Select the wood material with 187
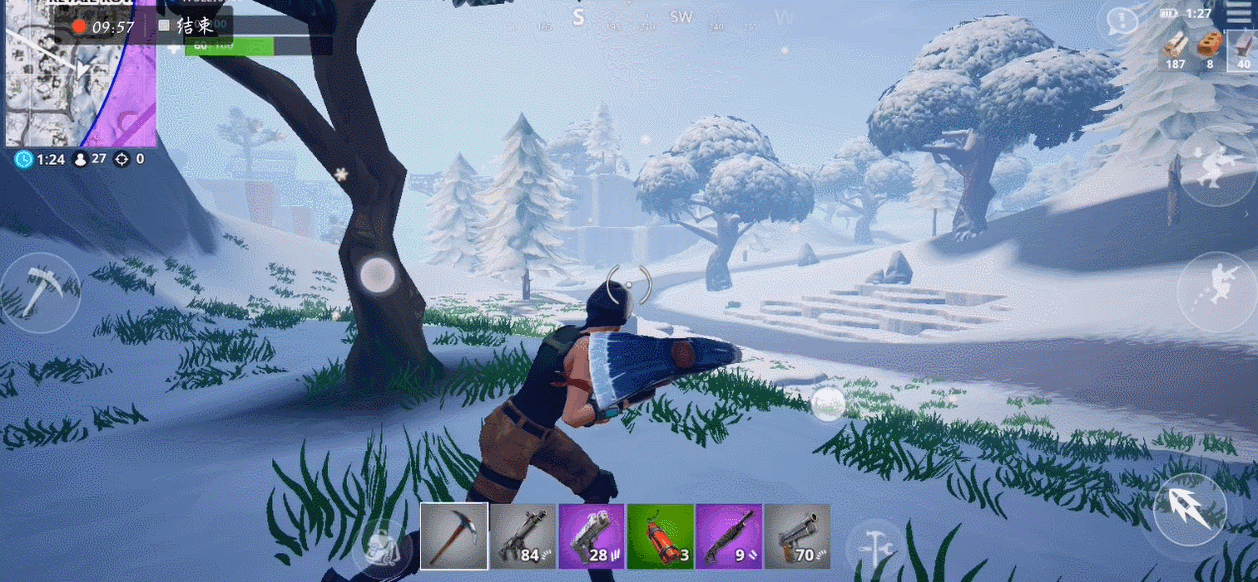1258x582 pixels. pos(1176,50)
